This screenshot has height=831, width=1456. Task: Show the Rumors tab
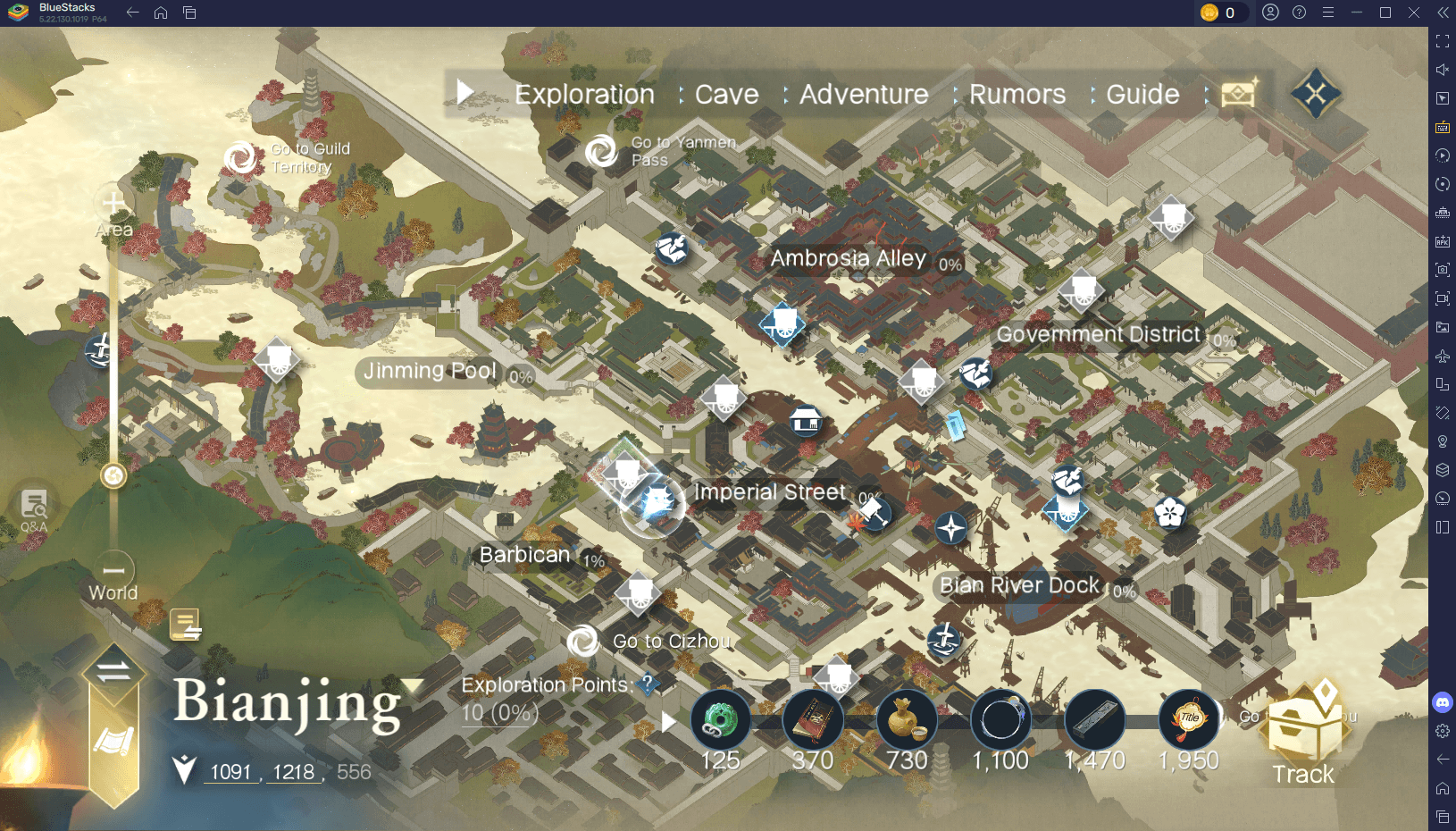click(x=1017, y=95)
